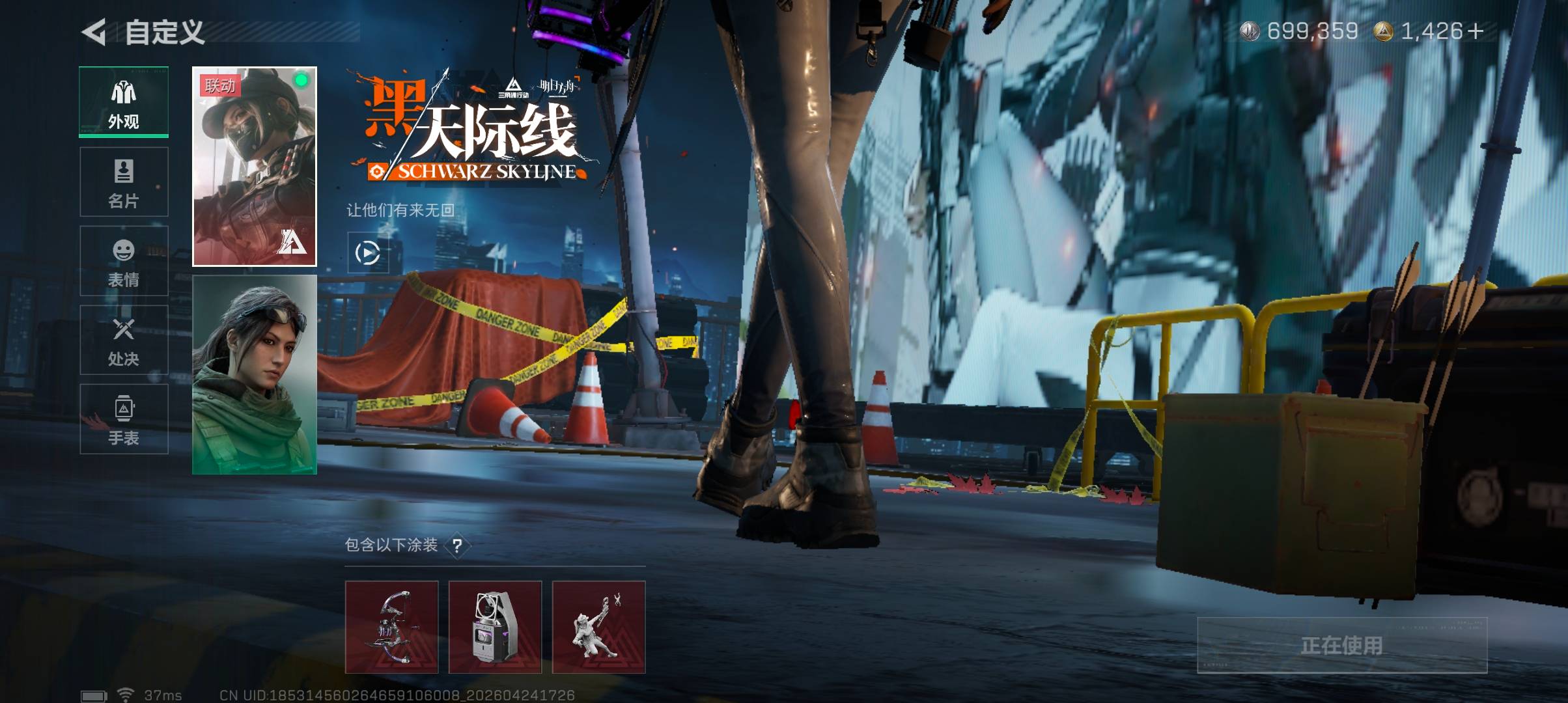Go back using the arrow beside 自定义

94,32
